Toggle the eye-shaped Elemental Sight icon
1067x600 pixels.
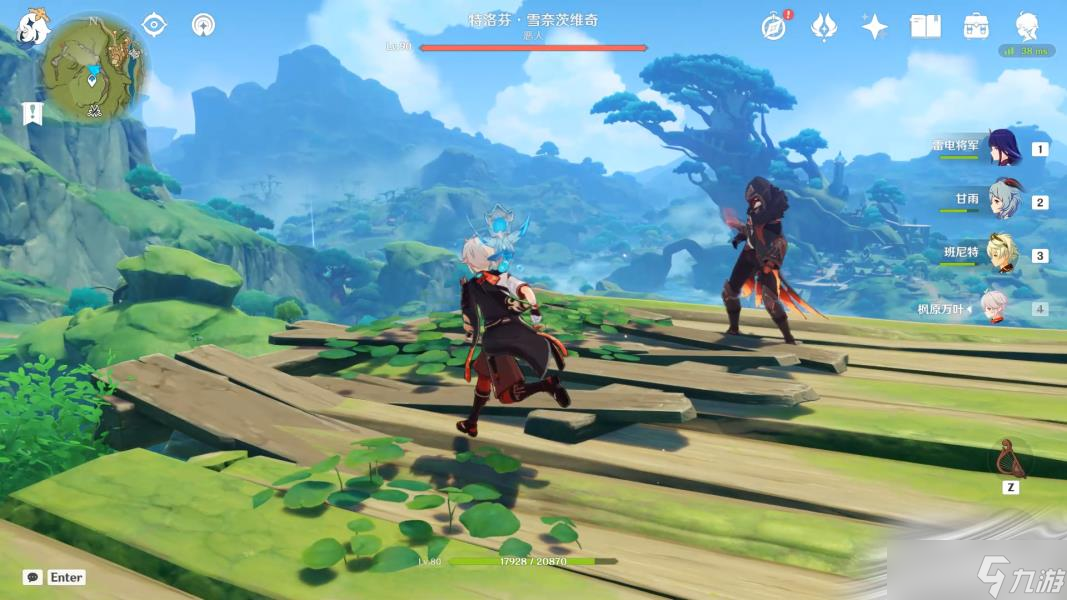click(x=154, y=25)
